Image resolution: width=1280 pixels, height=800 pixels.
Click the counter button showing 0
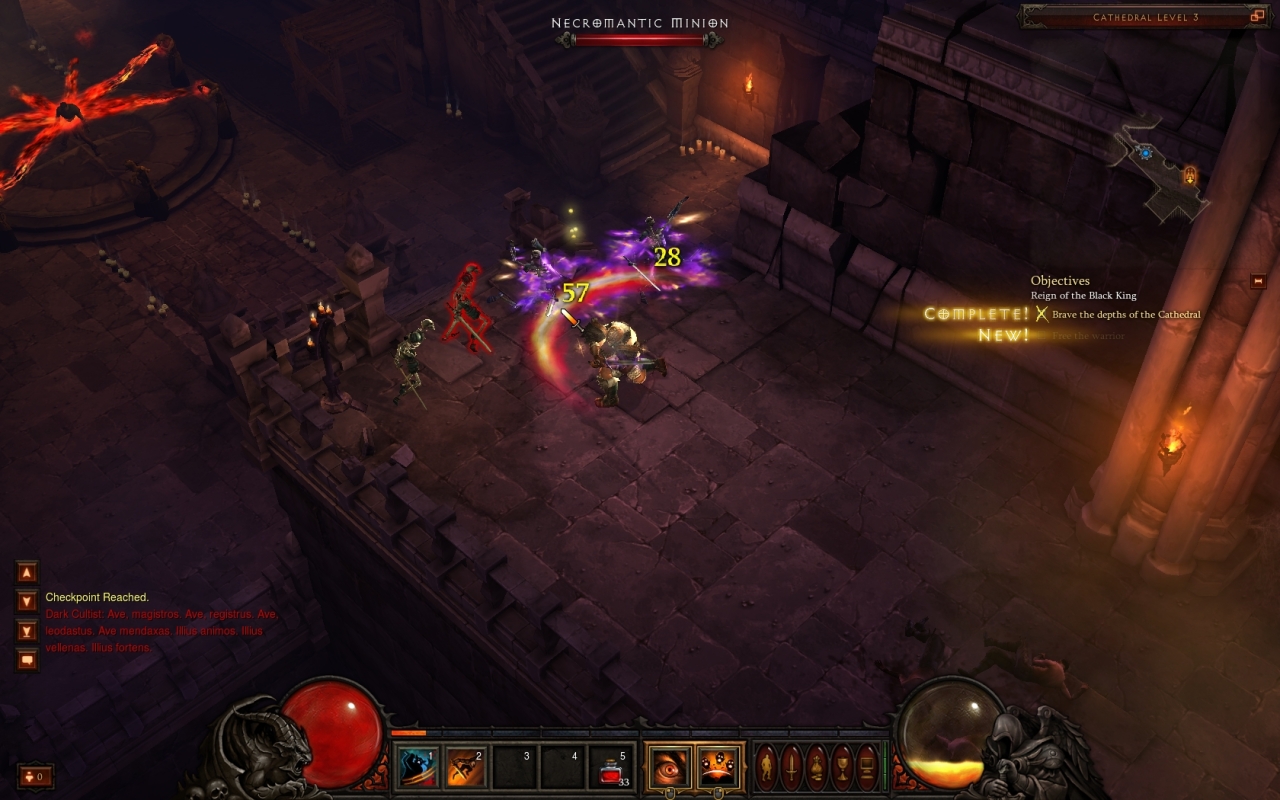(35, 776)
